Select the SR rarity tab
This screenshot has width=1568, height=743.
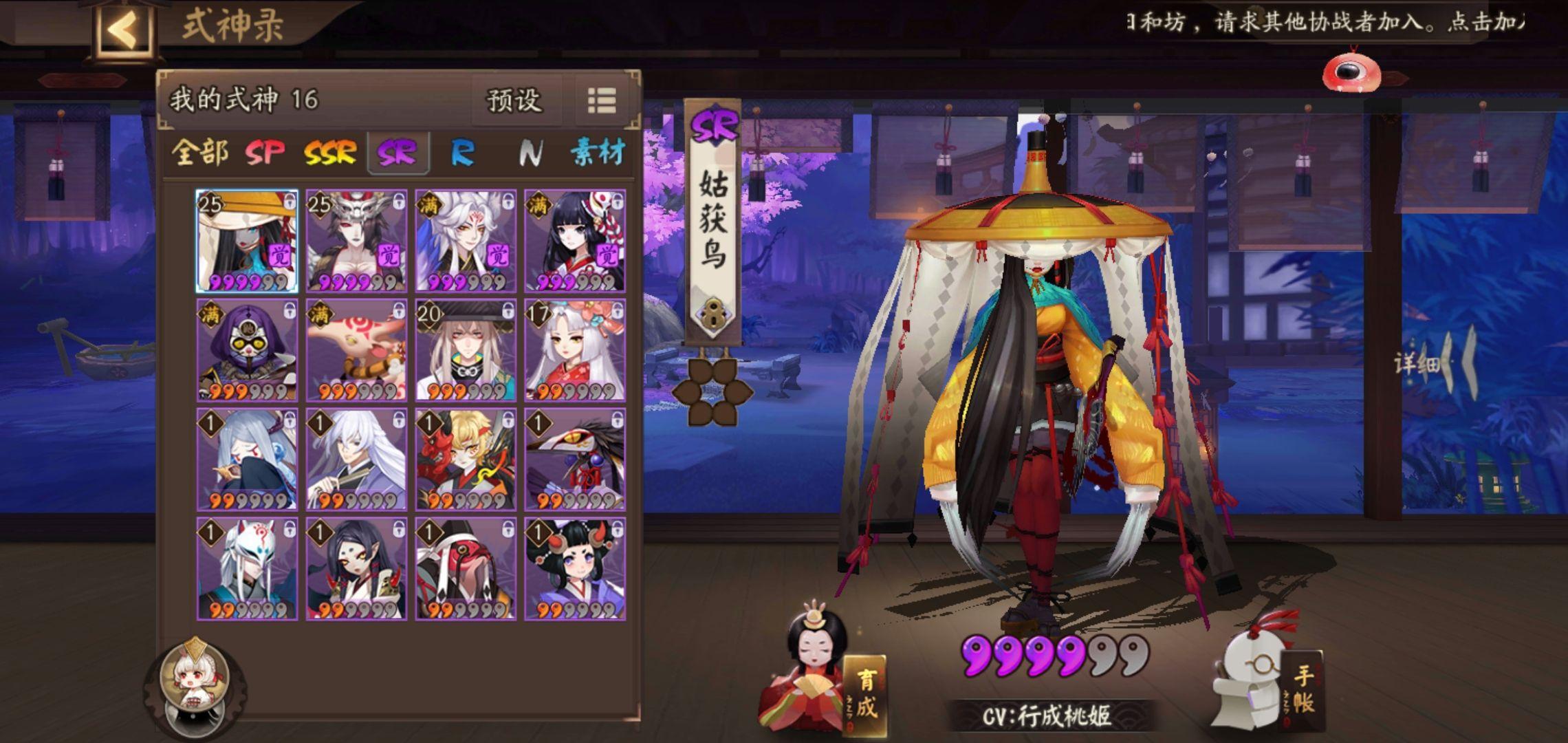click(398, 152)
